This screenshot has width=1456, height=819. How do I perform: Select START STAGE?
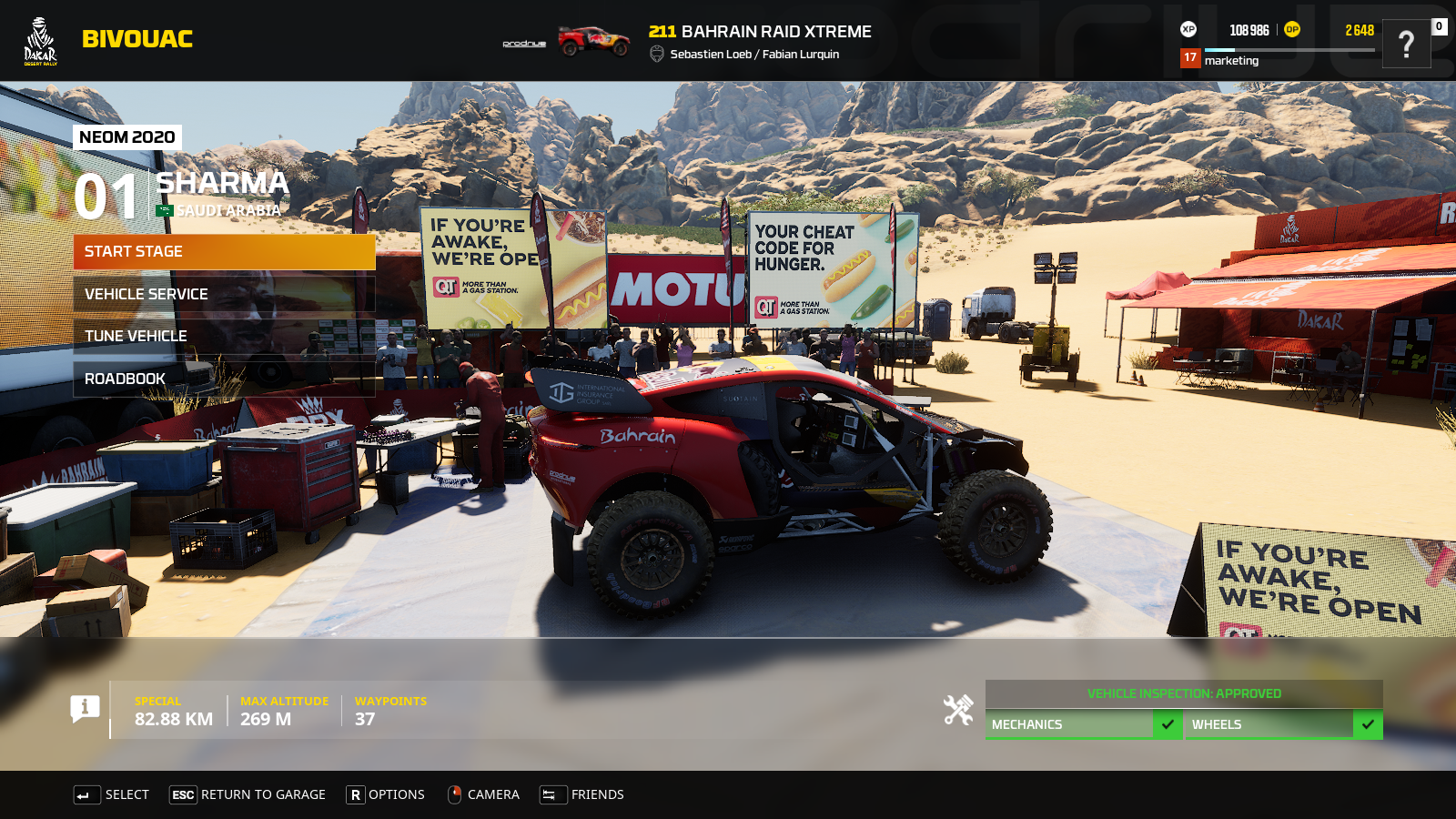click(224, 251)
